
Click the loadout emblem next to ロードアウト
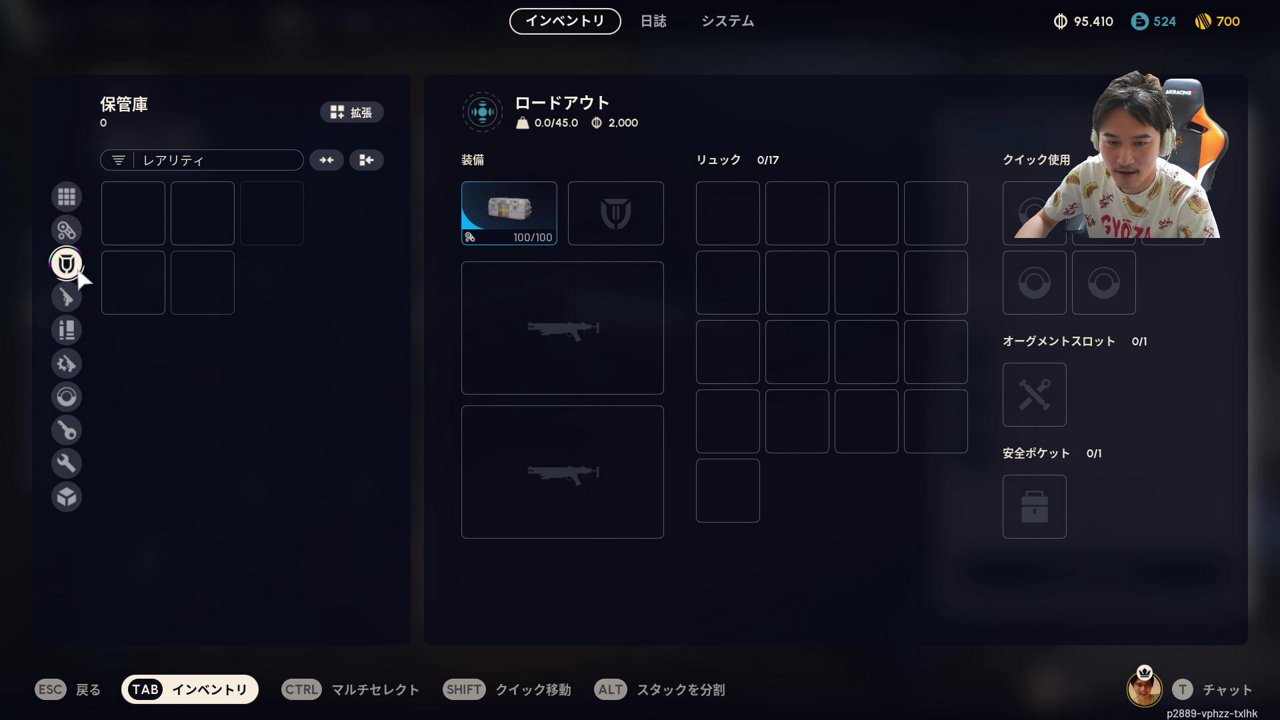(x=483, y=112)
